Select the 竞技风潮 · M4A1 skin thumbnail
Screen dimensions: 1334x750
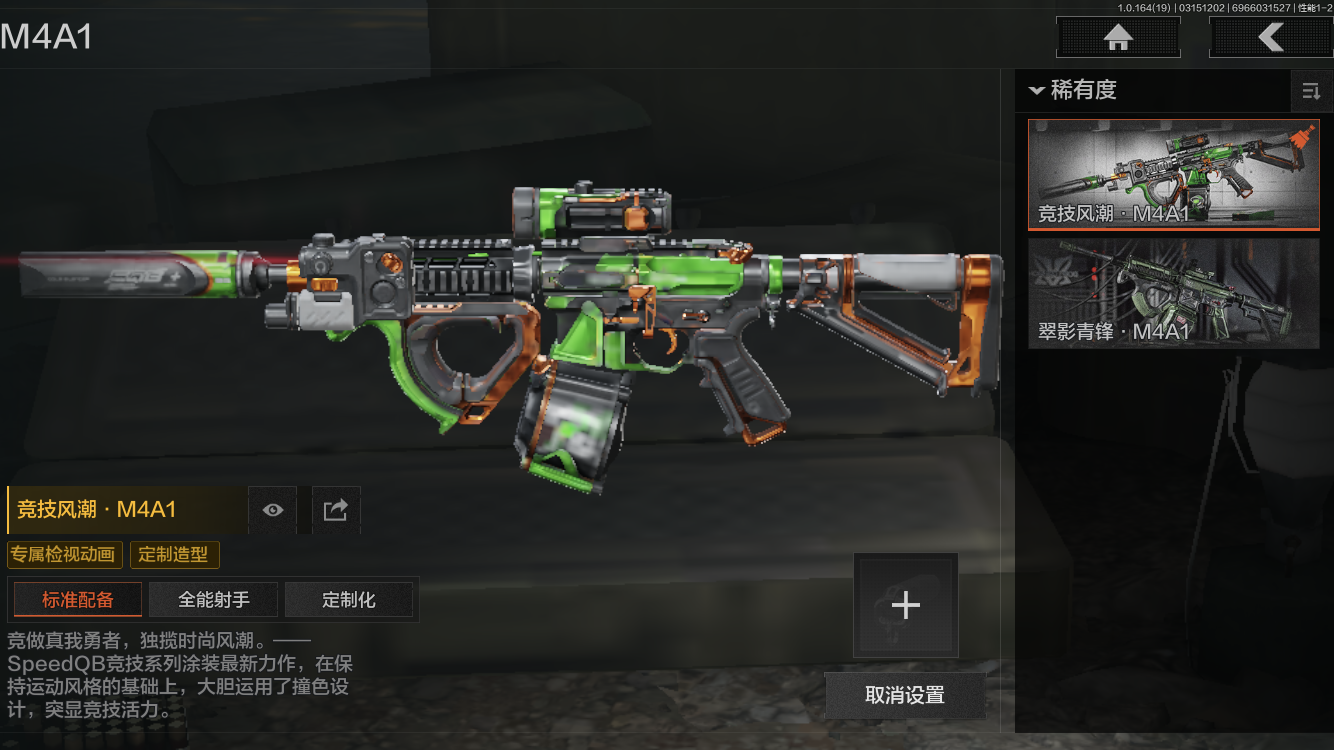click(x=1173, y=174)
